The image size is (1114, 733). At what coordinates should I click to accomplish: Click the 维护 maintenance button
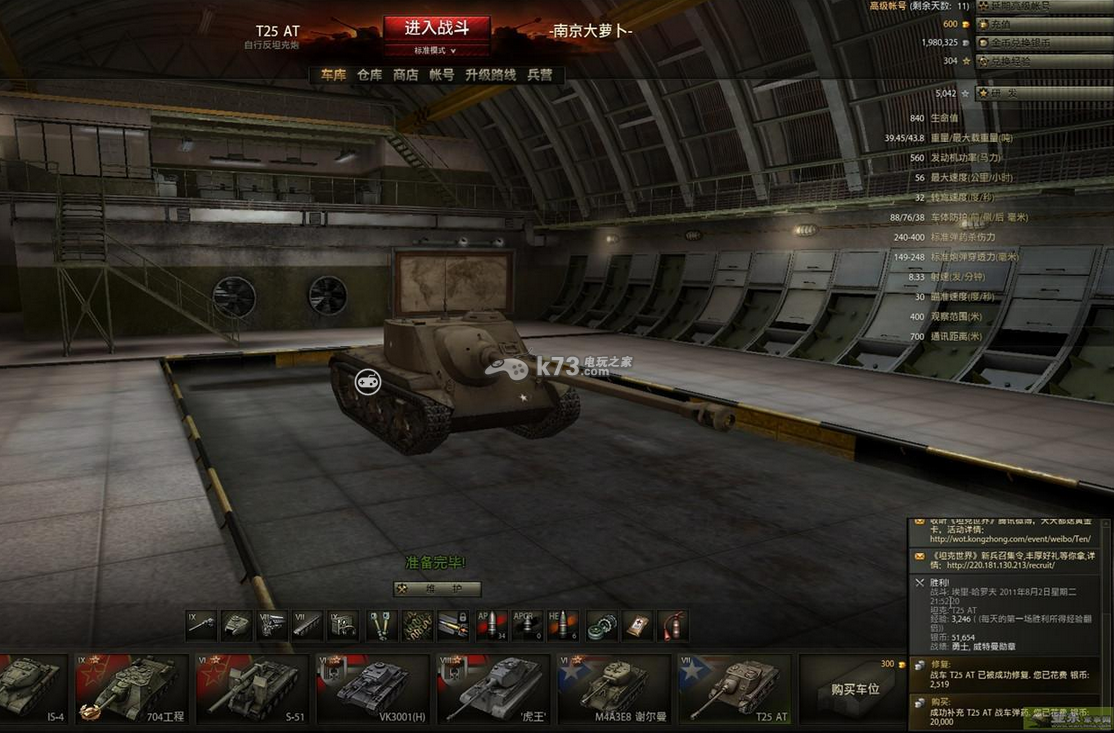437,589
